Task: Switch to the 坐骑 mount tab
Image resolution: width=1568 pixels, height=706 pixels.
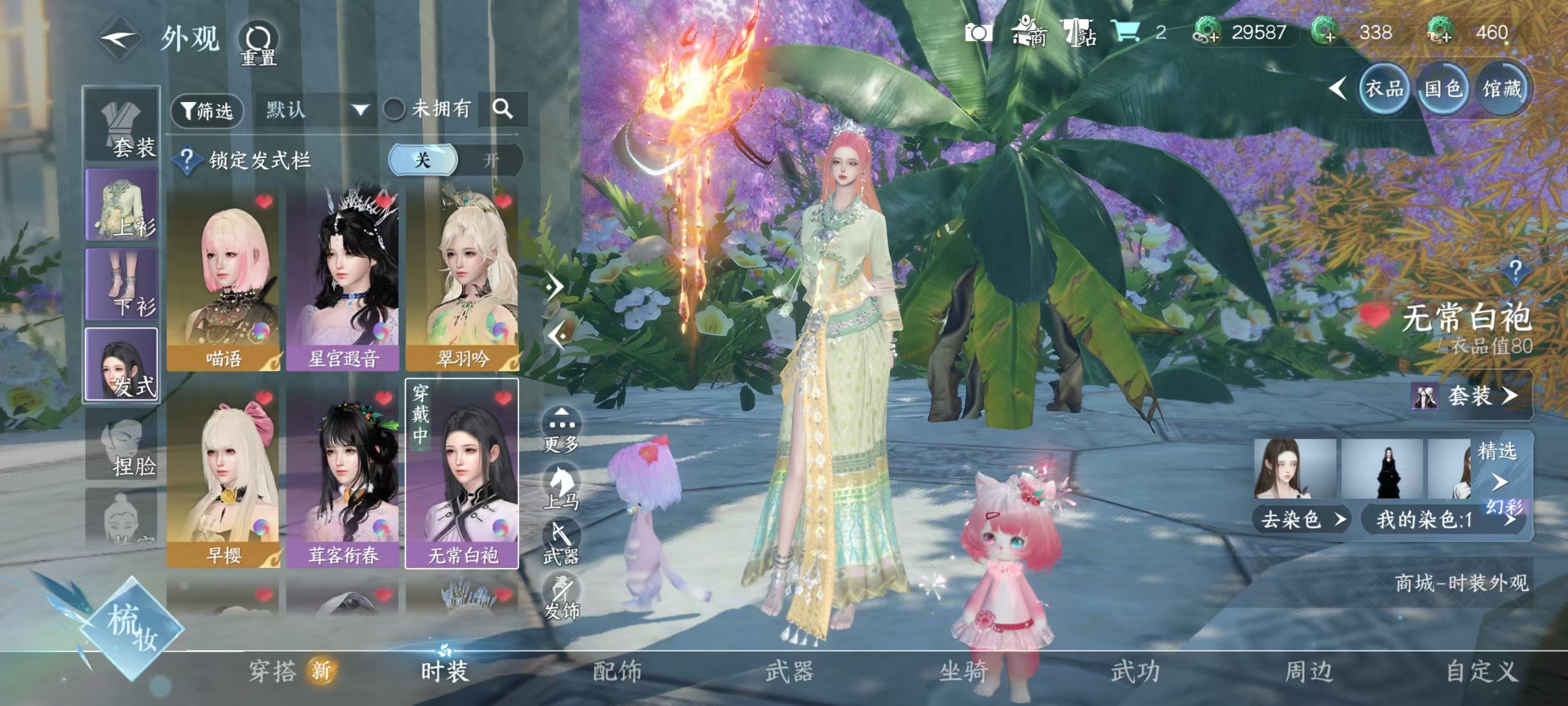Action: (963, 671)
